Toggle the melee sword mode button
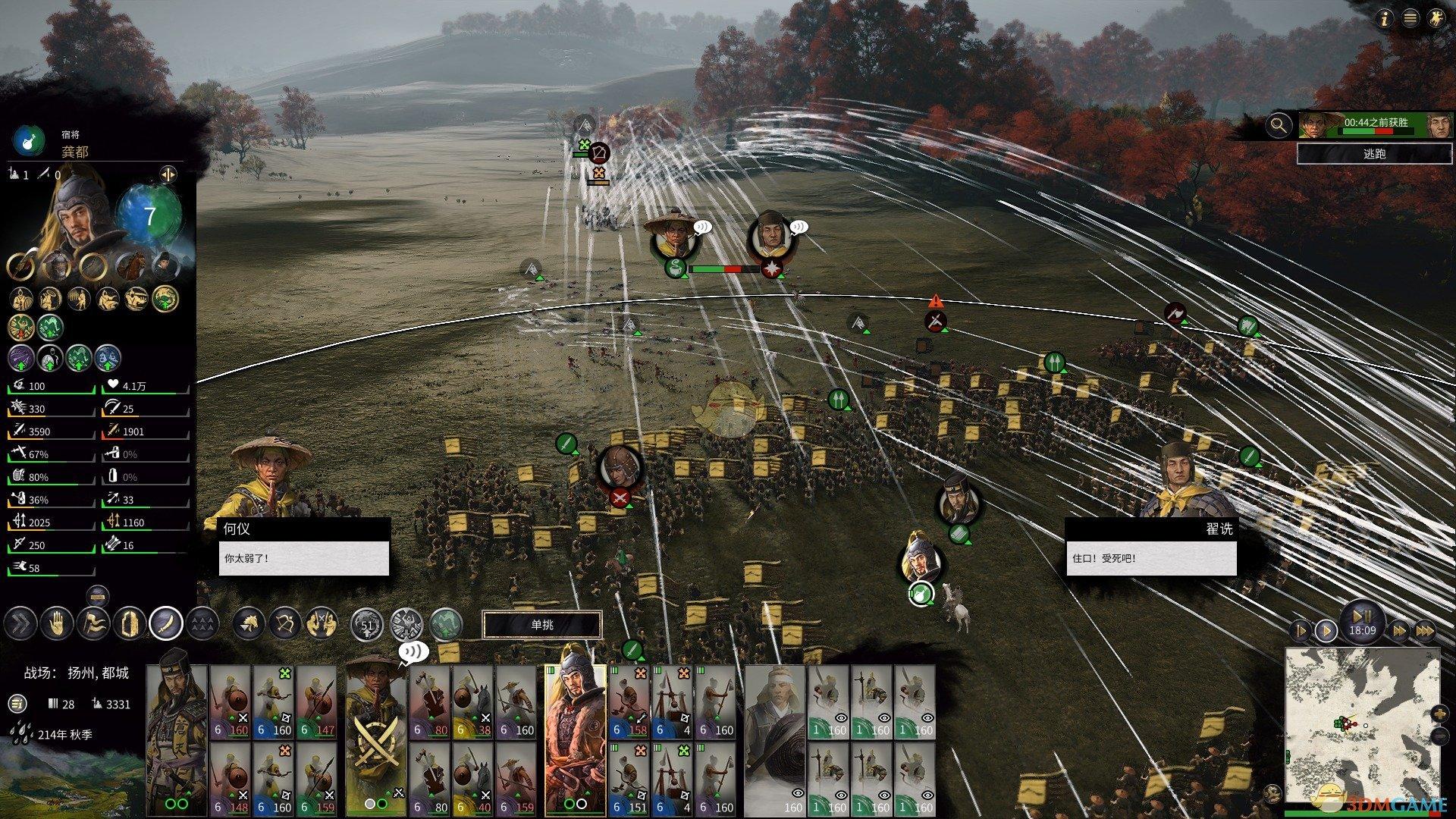The width and height of the screenshot is (1456, 819). [166, 624]
